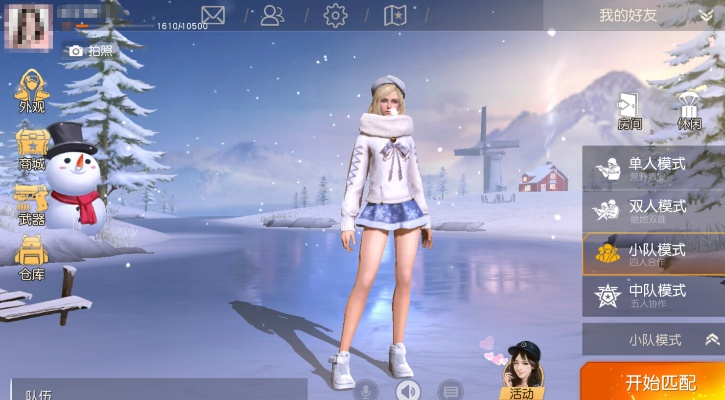Choose 中队模式 five-player mode
Viewport: 725px width, 400px height.
(x=653, y=295)
